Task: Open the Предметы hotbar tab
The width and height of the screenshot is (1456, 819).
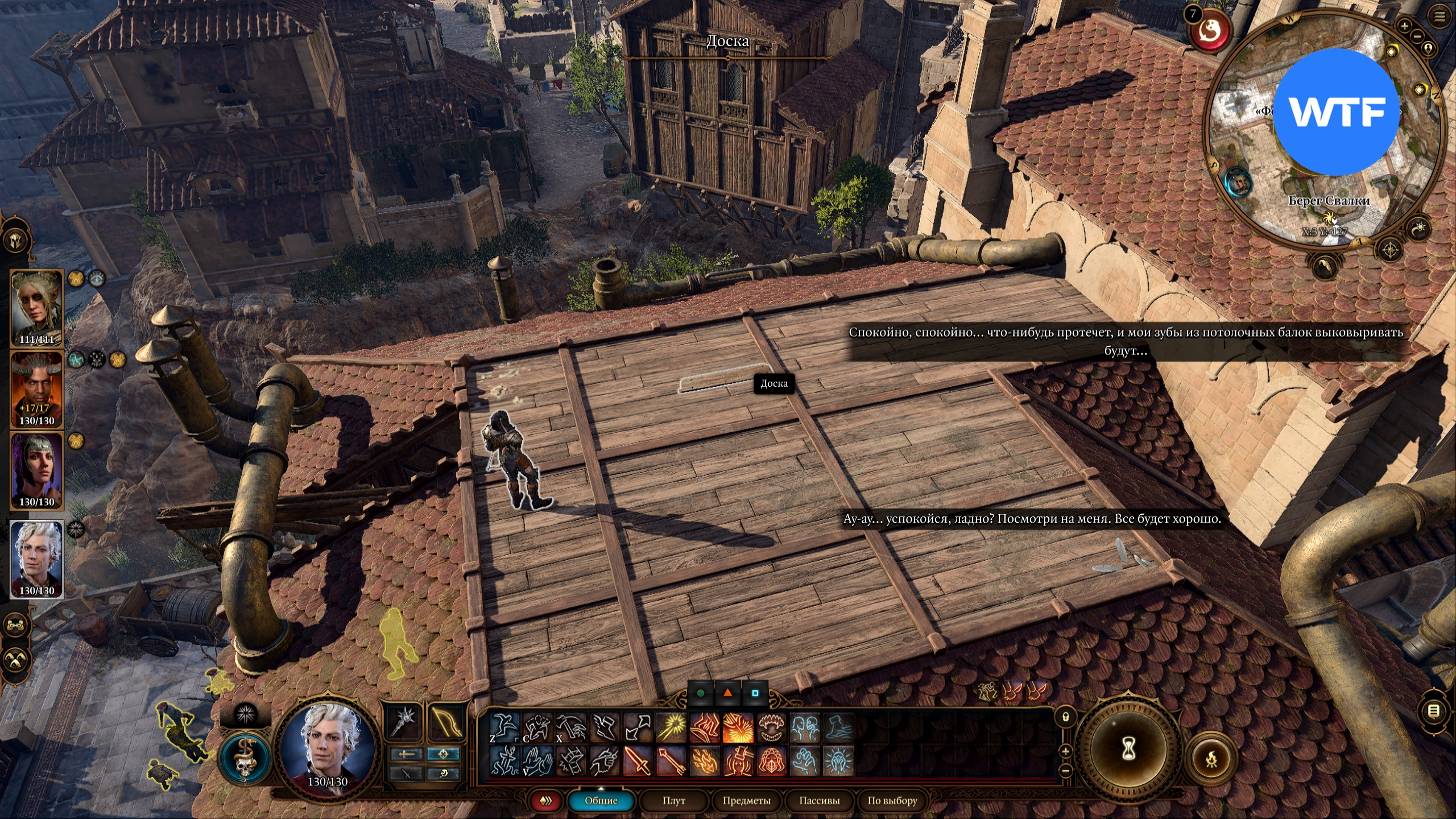Action: [x=746, y=800]
